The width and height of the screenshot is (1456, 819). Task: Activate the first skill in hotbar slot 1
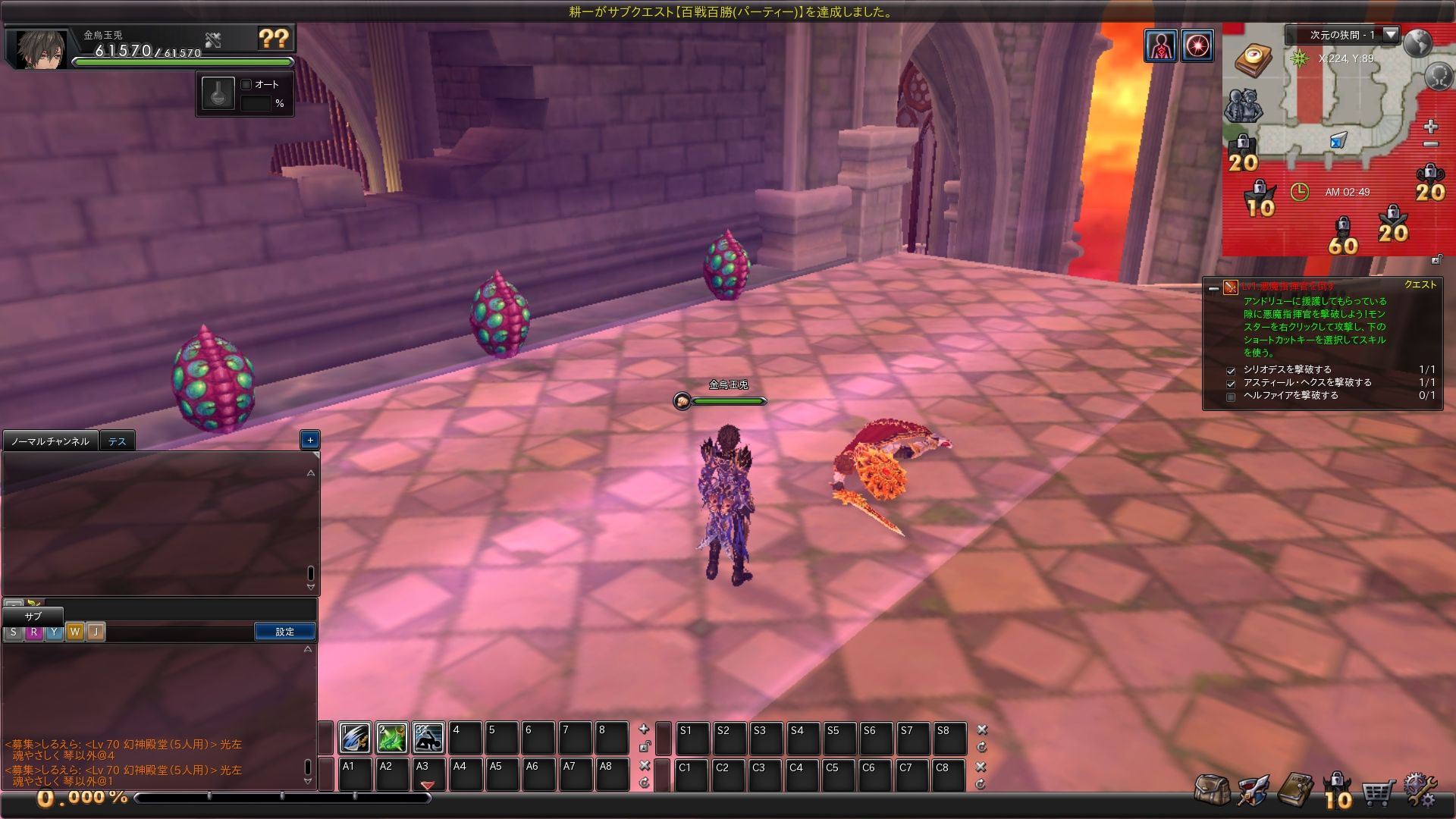(x=355, y=737)
